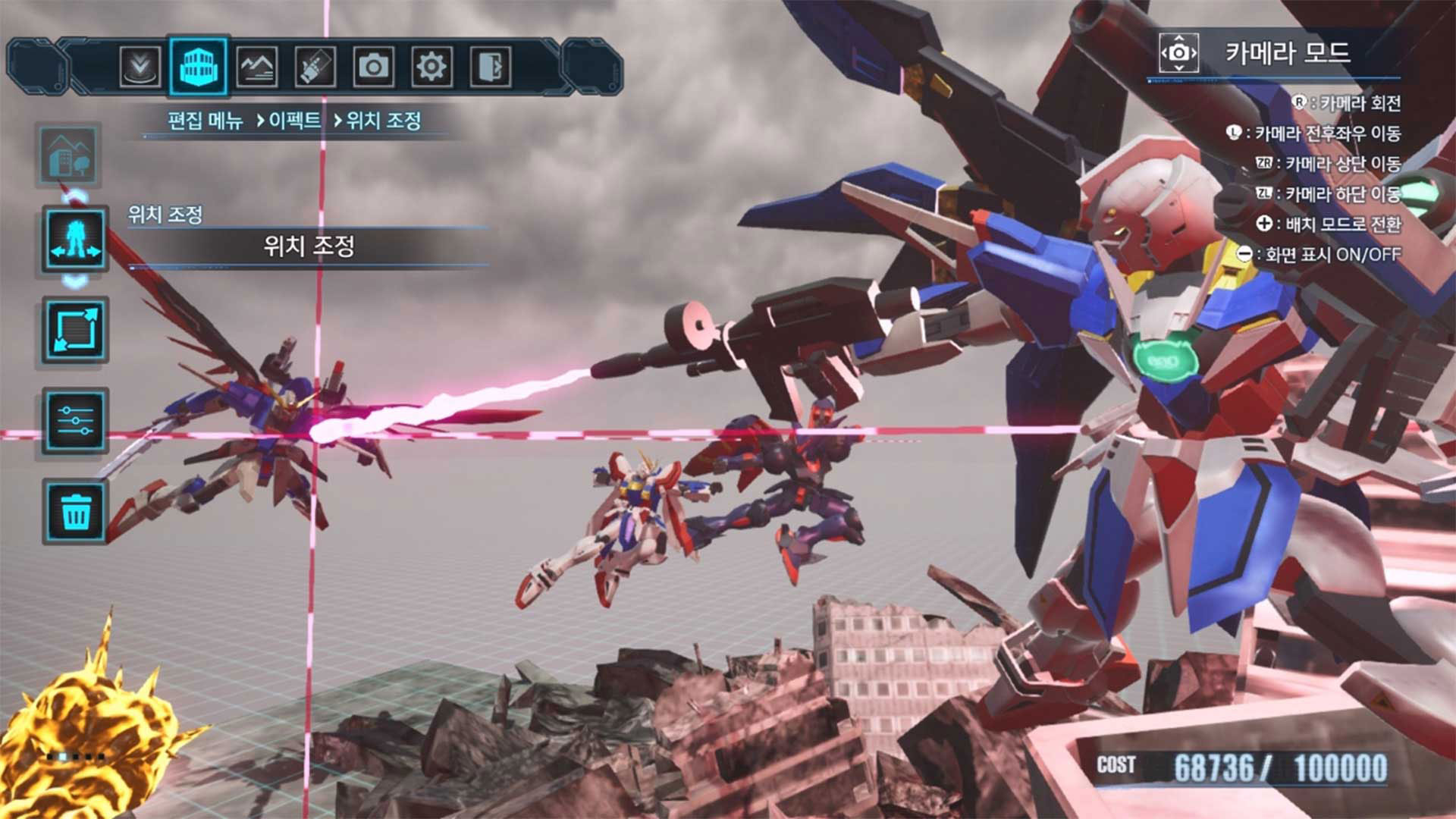Select the 위치 조정 menu entry
This screenshot has height=819, width=1456.
click(x=309, y=246)
